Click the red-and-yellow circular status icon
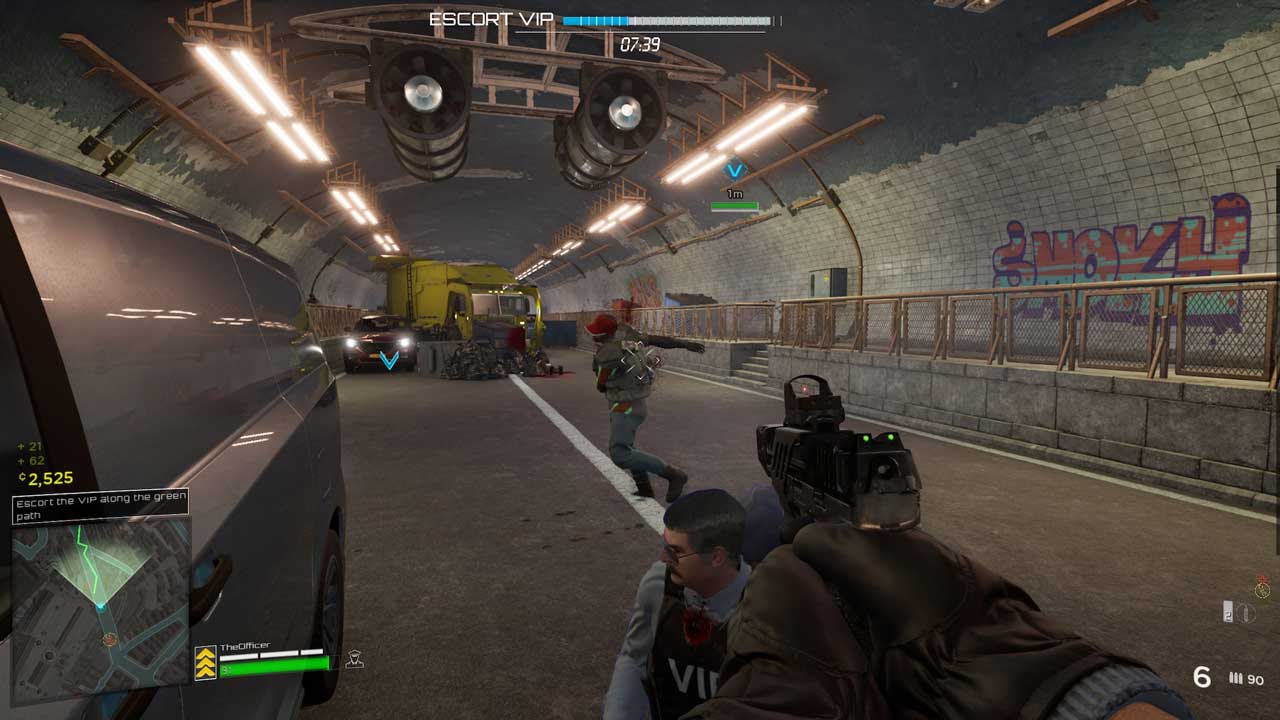The width and height of the screenshot is (1280, 720). (1262, 587)
